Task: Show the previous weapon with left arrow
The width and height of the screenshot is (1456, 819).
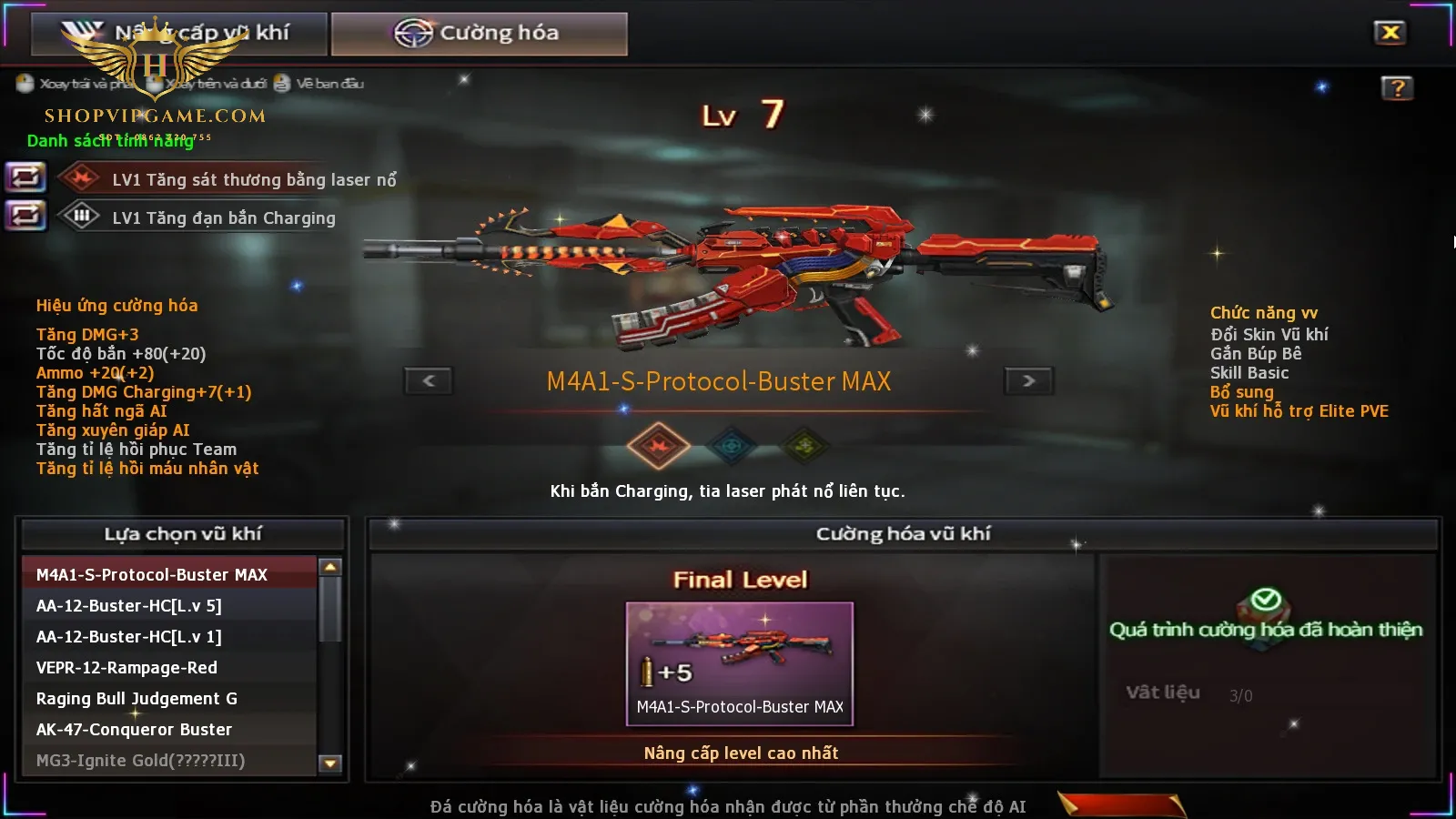Action: point(429,380)
